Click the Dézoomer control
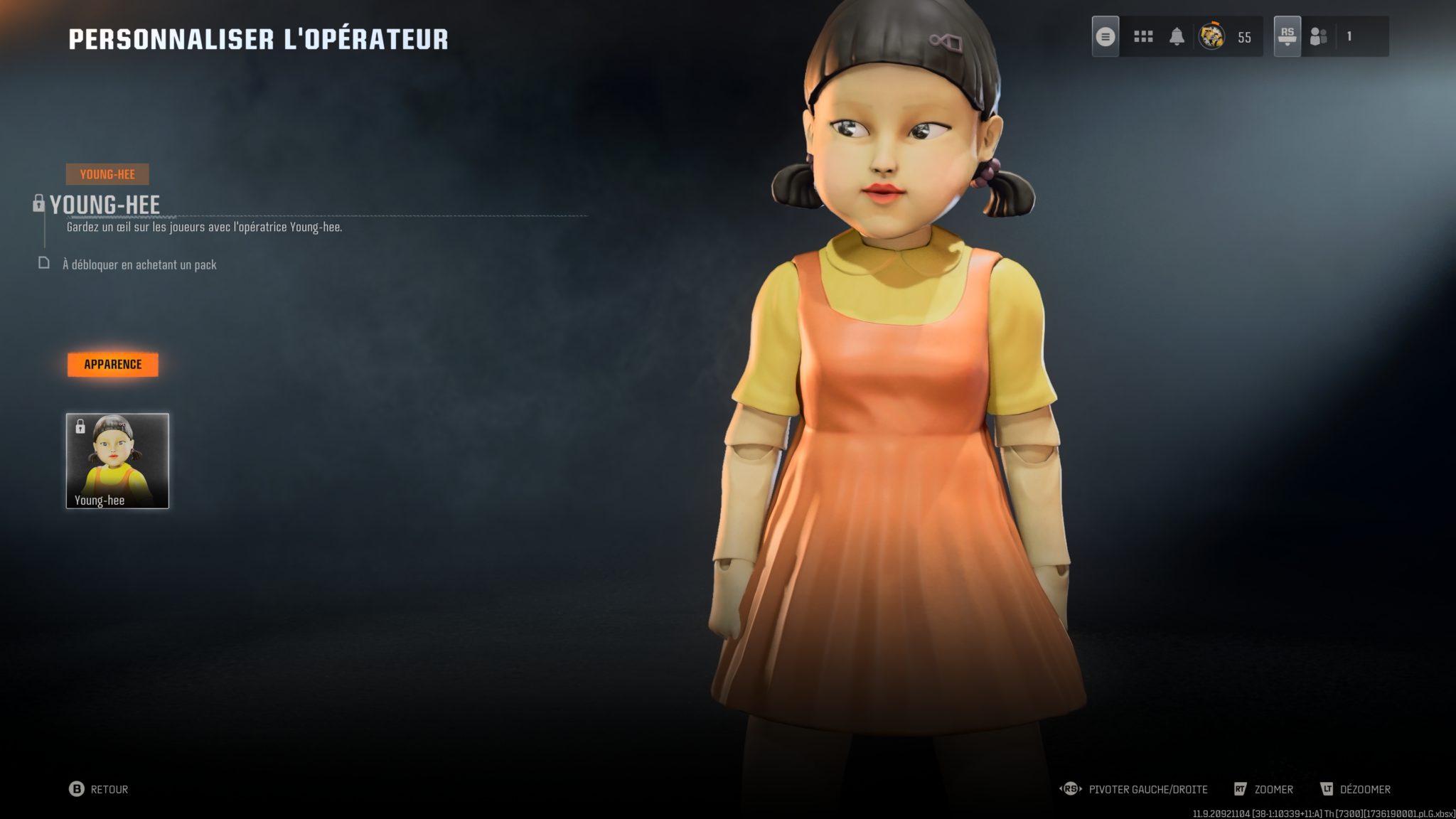The image size is (1456, 819). [x=1355, y=789]
